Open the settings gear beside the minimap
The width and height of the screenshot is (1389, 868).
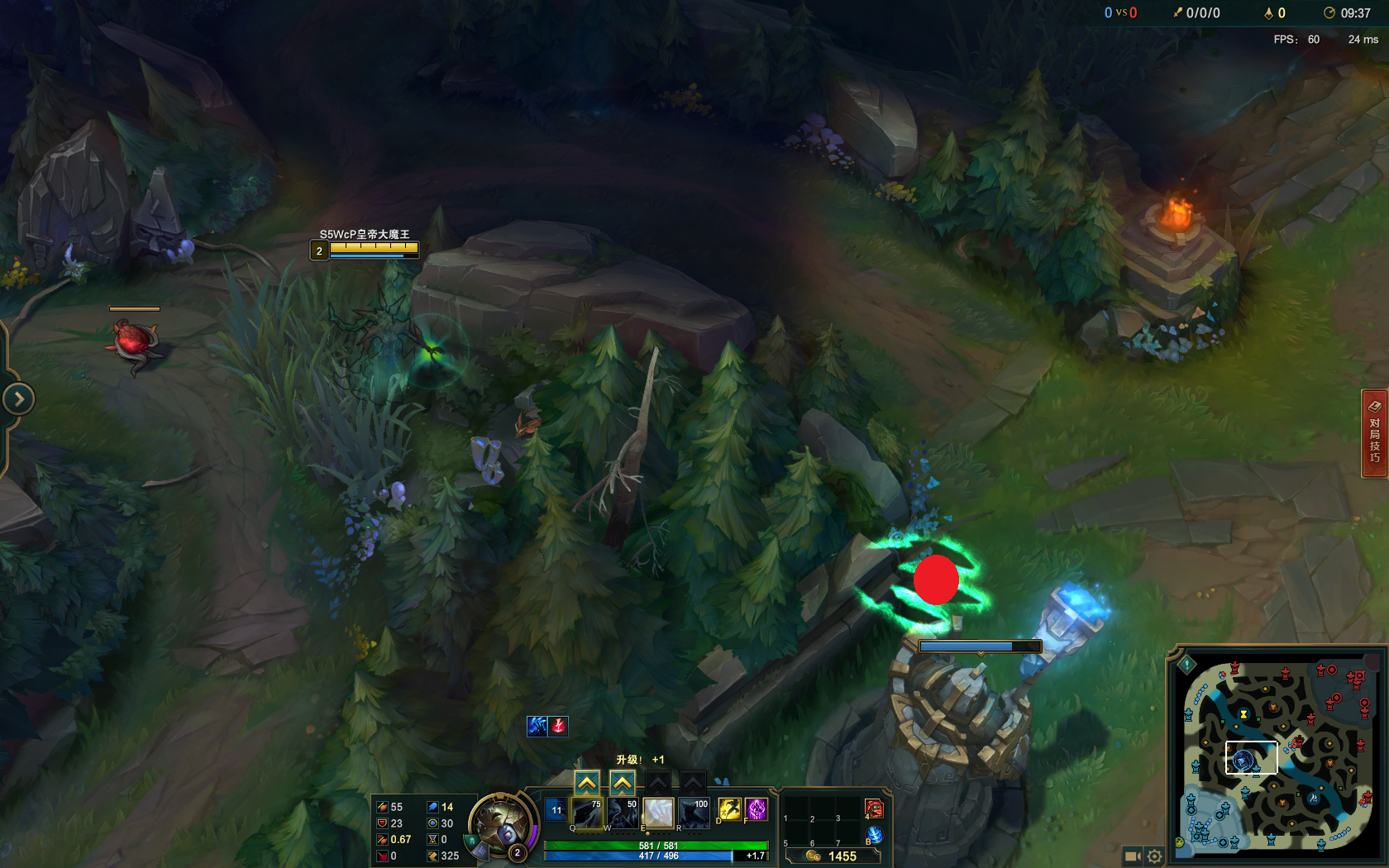(1156, 856)
